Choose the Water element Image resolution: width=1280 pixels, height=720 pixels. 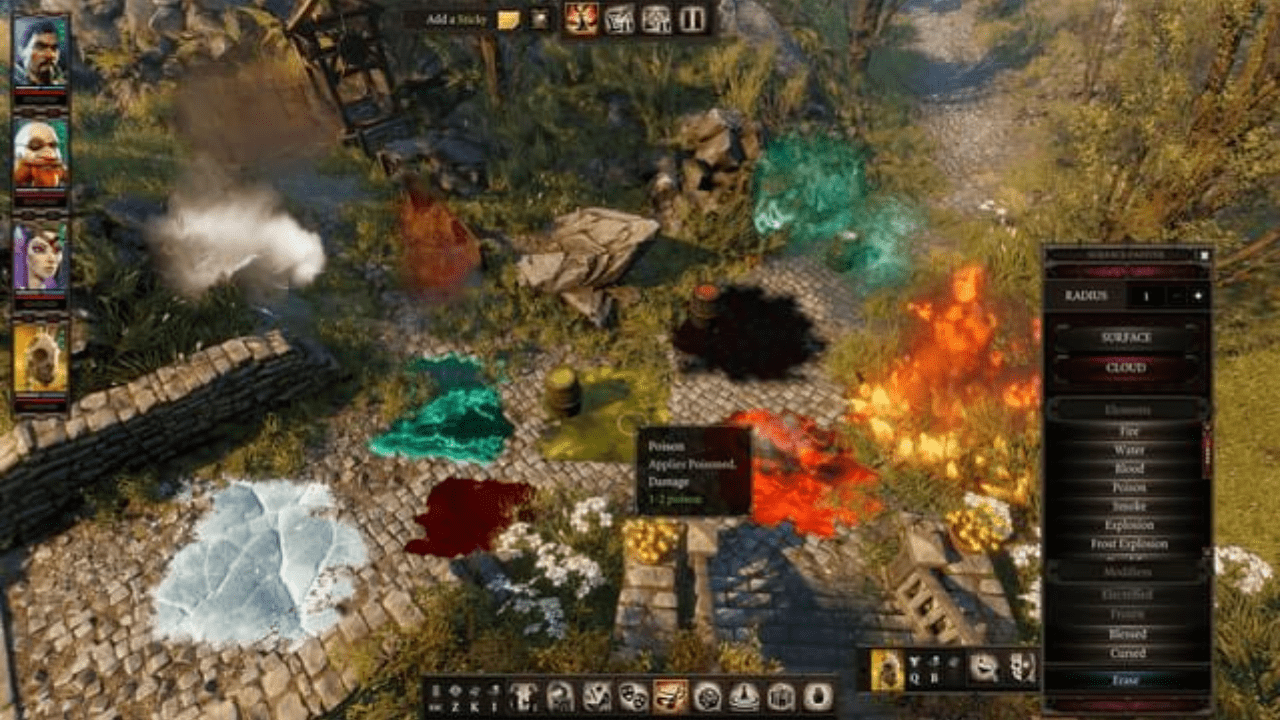(1128, 450)
